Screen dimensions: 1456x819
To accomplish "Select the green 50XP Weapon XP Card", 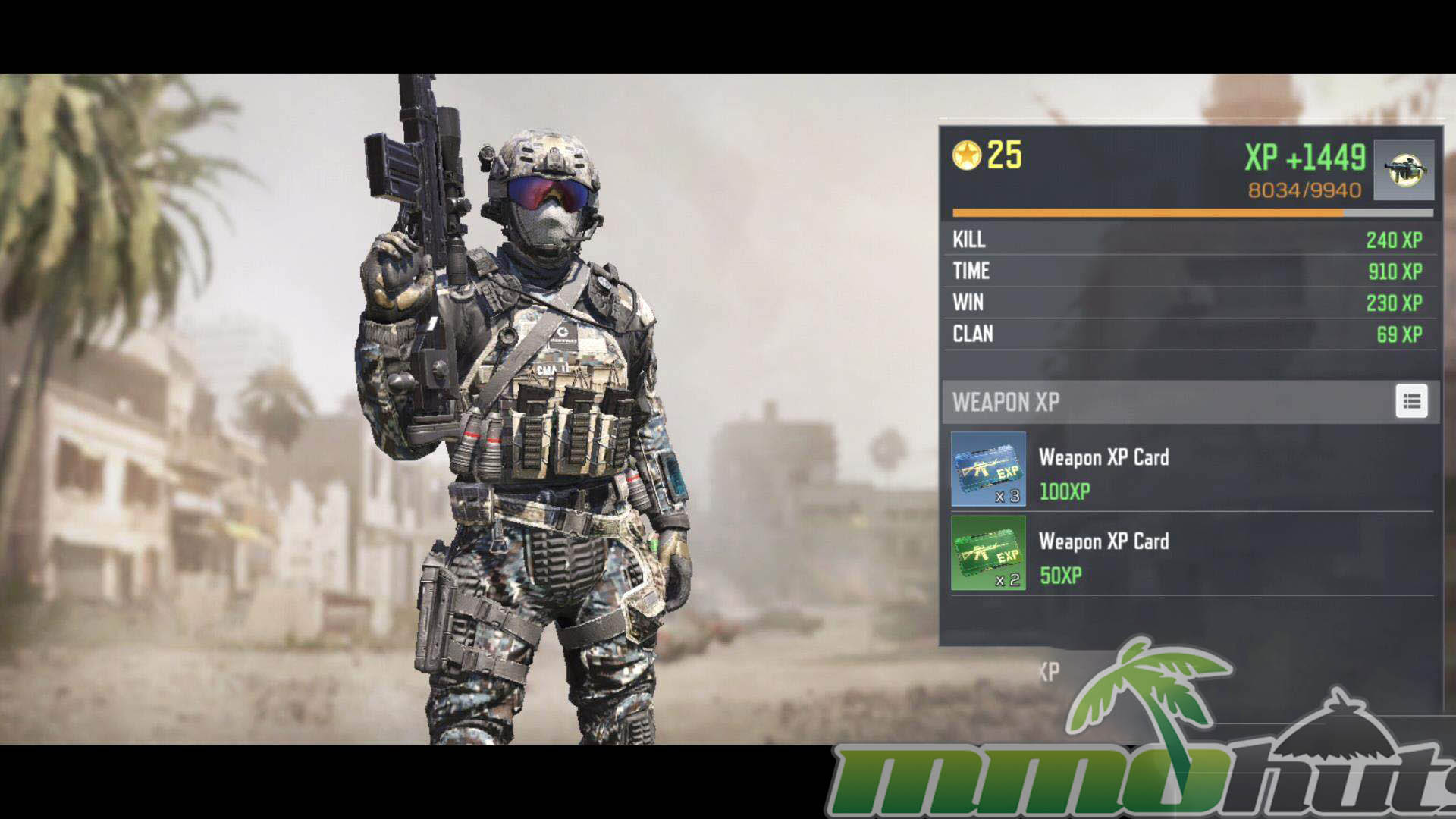I will coord(988,554).
